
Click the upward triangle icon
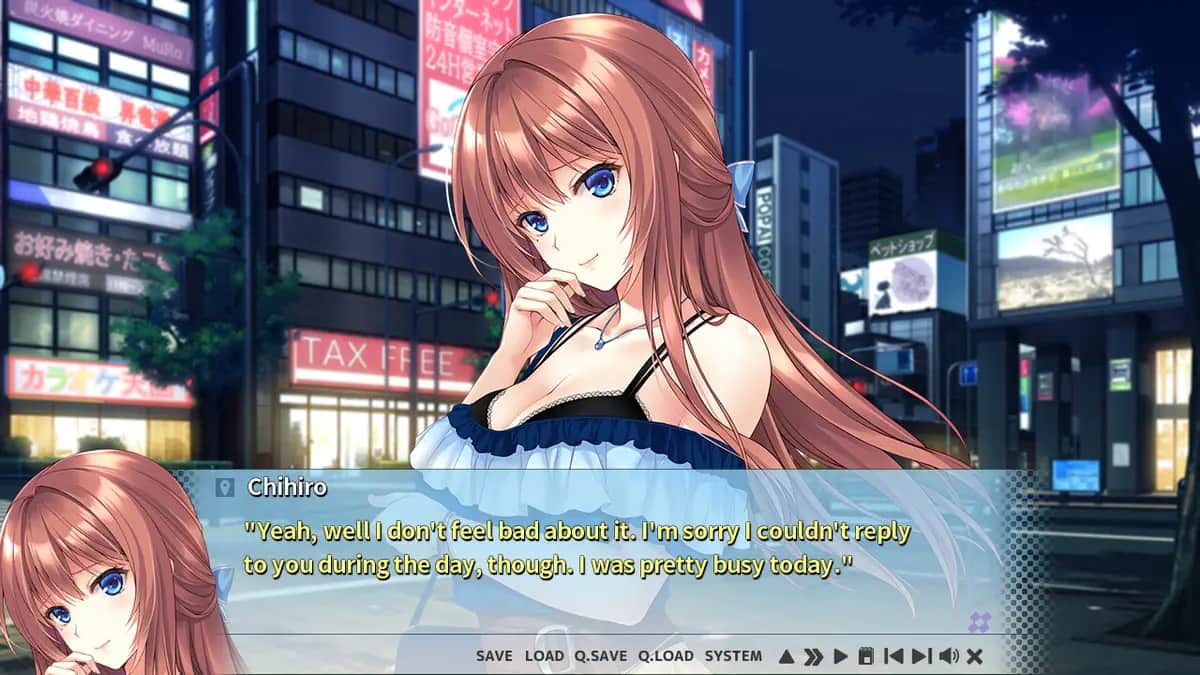786,656
